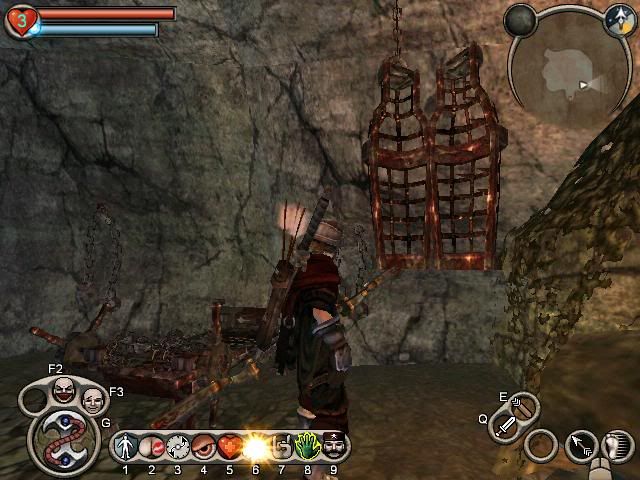The image size is (640, 480).
Task: Activate the spinning blade spell slot
Action: click(x=178, y=446)
